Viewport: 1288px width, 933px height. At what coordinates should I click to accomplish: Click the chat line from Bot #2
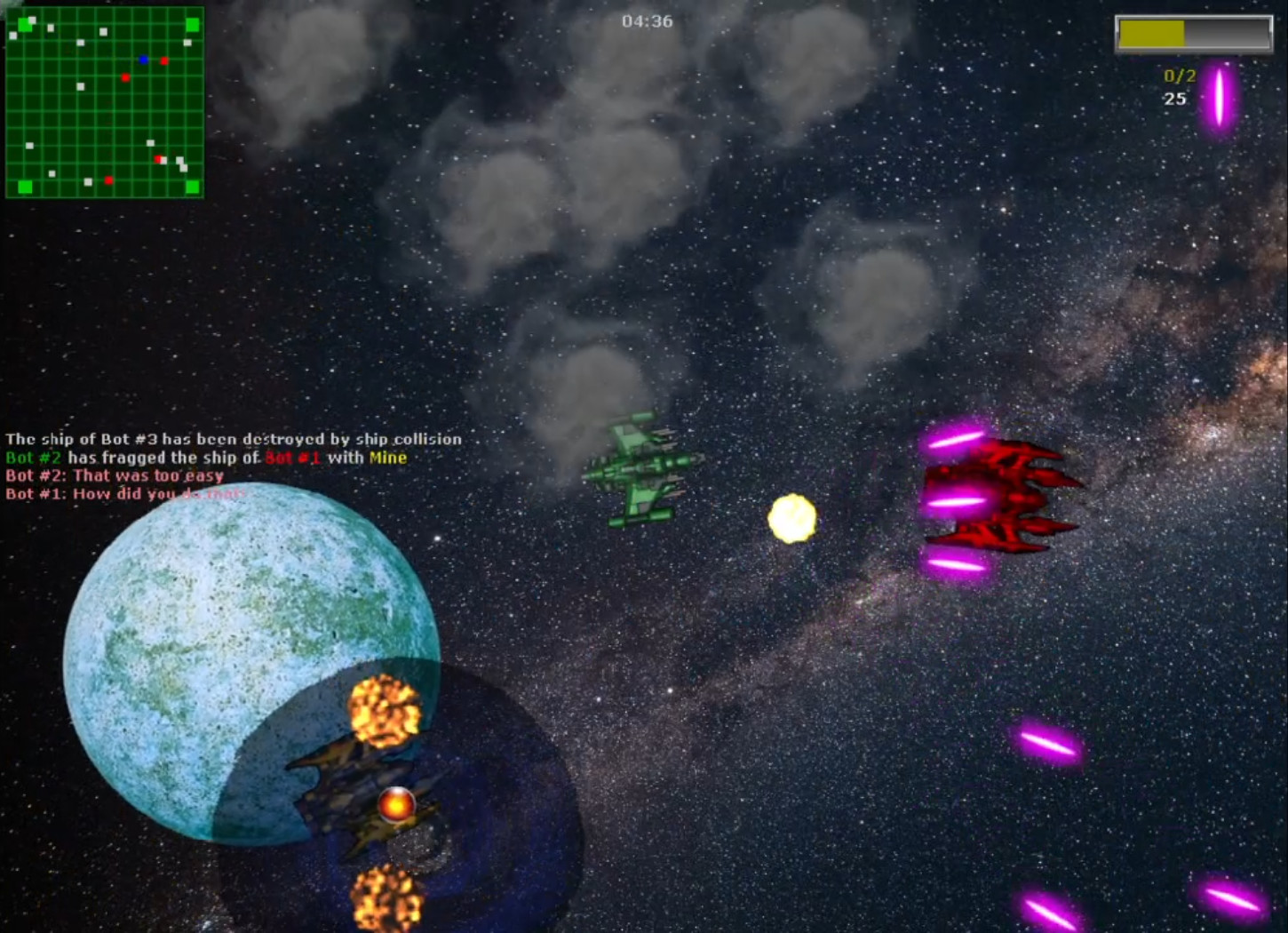point(114,475)
